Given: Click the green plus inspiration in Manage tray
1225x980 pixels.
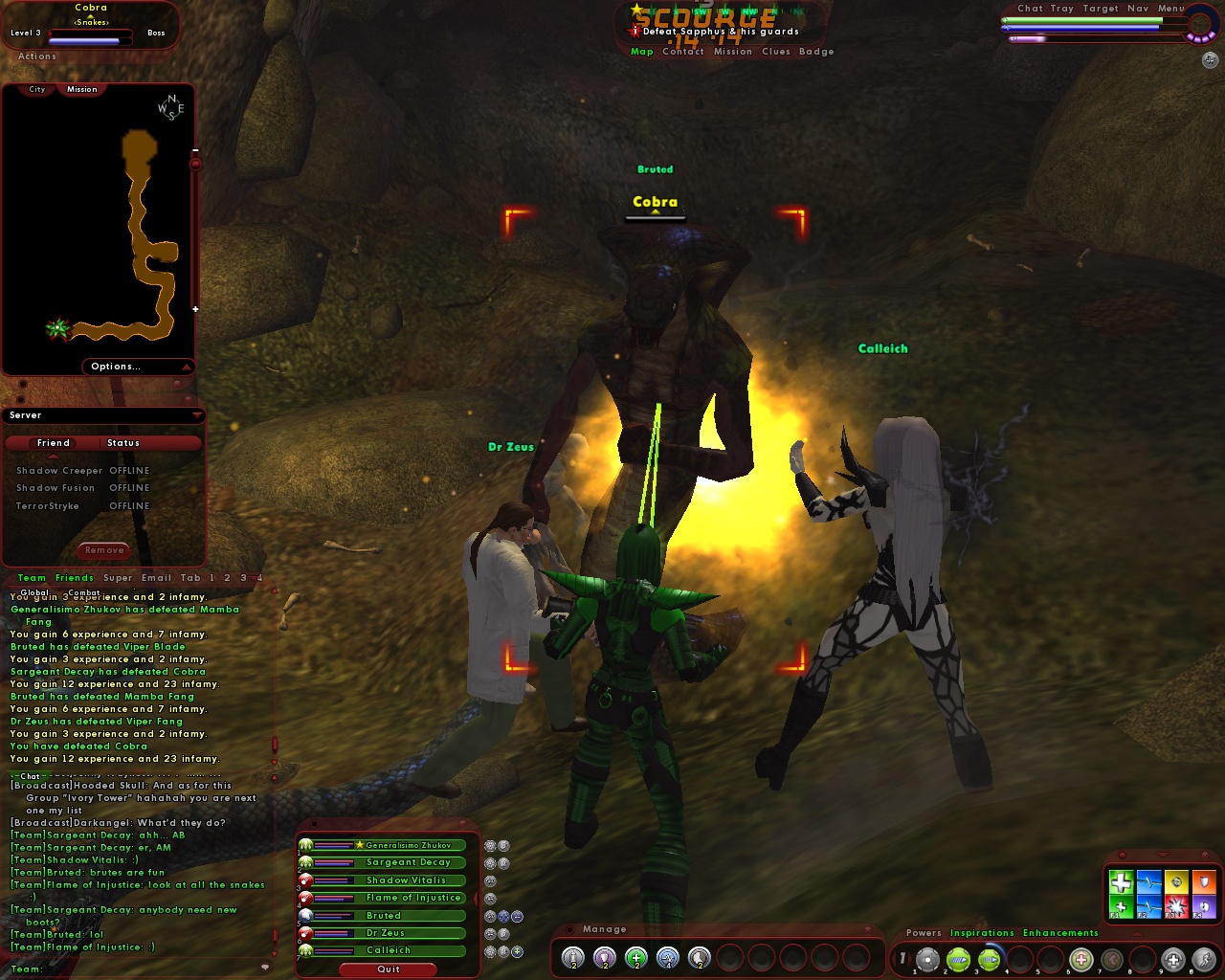Looking at the screenshot, I should coord(636,956).
